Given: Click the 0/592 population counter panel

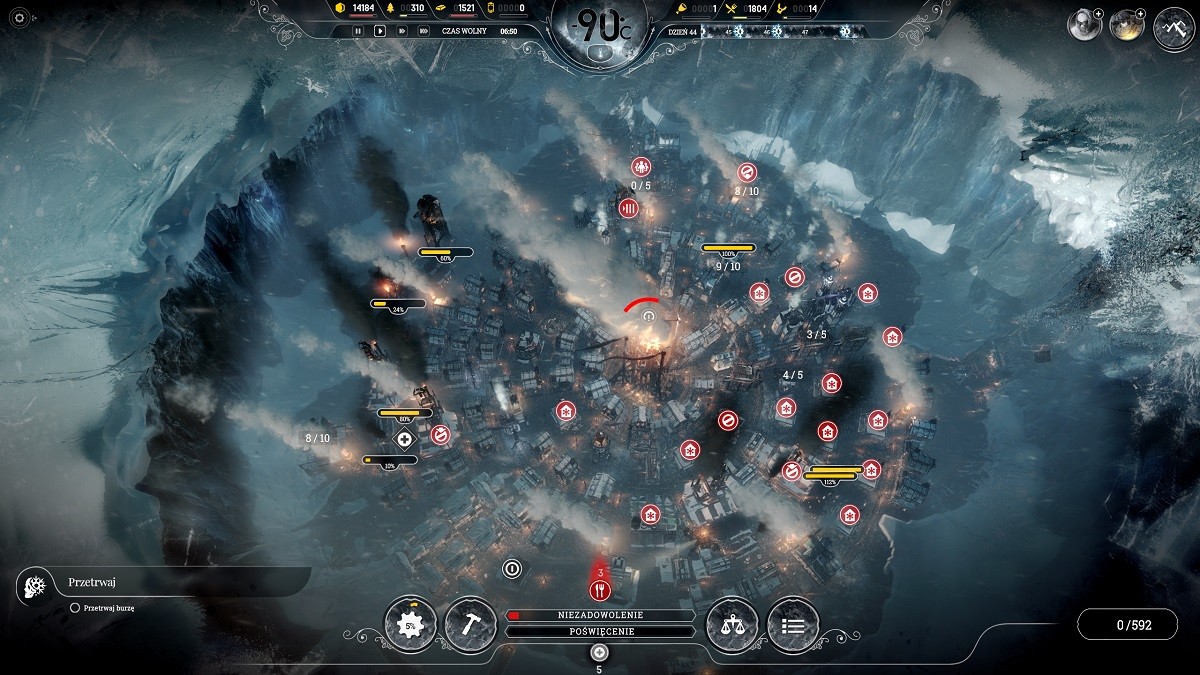Looking at the screenshot, I should click(1133, 625).
